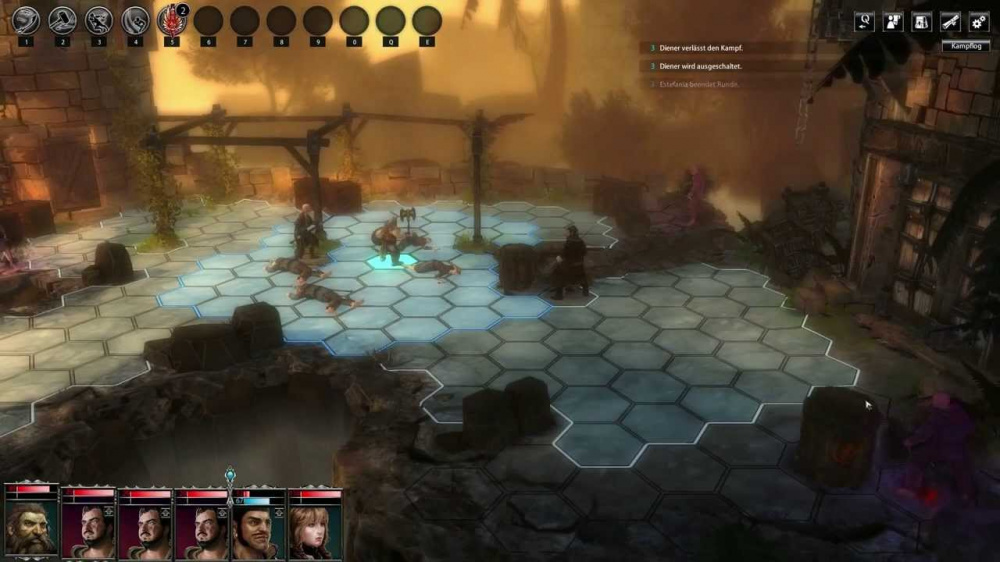The width and height of the screenshot is (1000, 562).
Task: Toggle the Kampflog combat log
Action: (x=966, y=46)
